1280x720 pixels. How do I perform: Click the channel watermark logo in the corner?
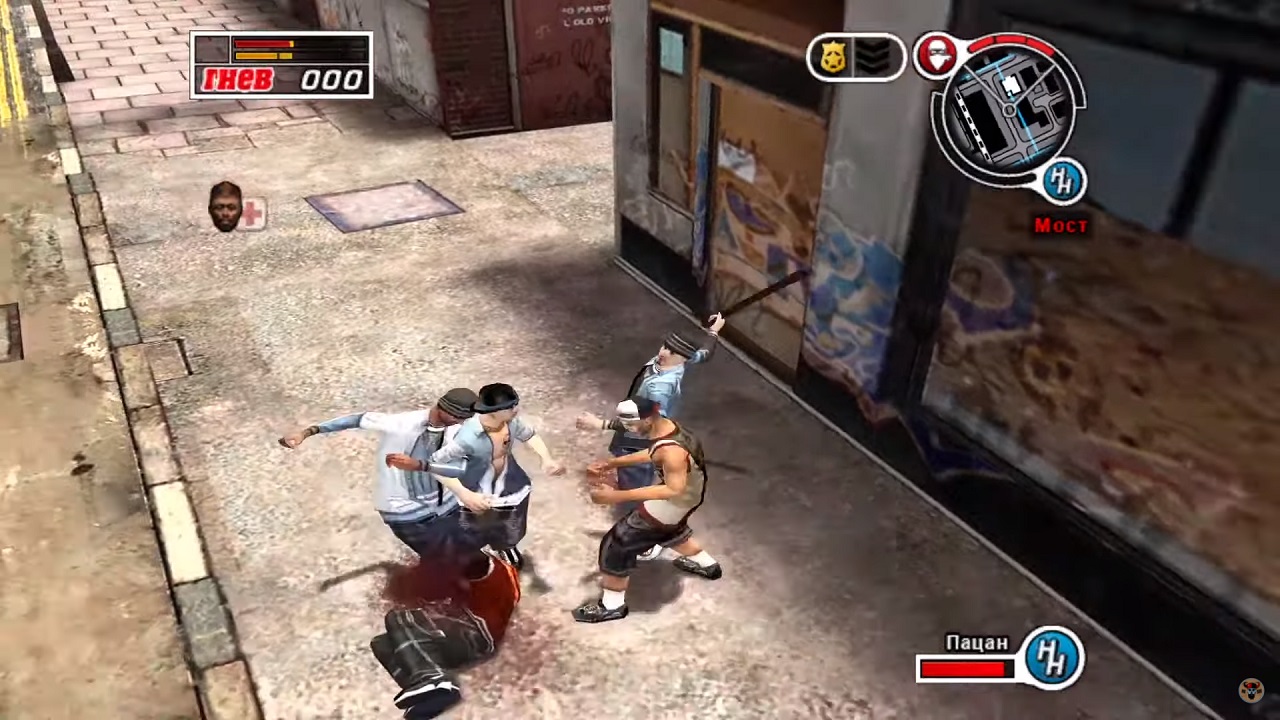pos(1251,690)
